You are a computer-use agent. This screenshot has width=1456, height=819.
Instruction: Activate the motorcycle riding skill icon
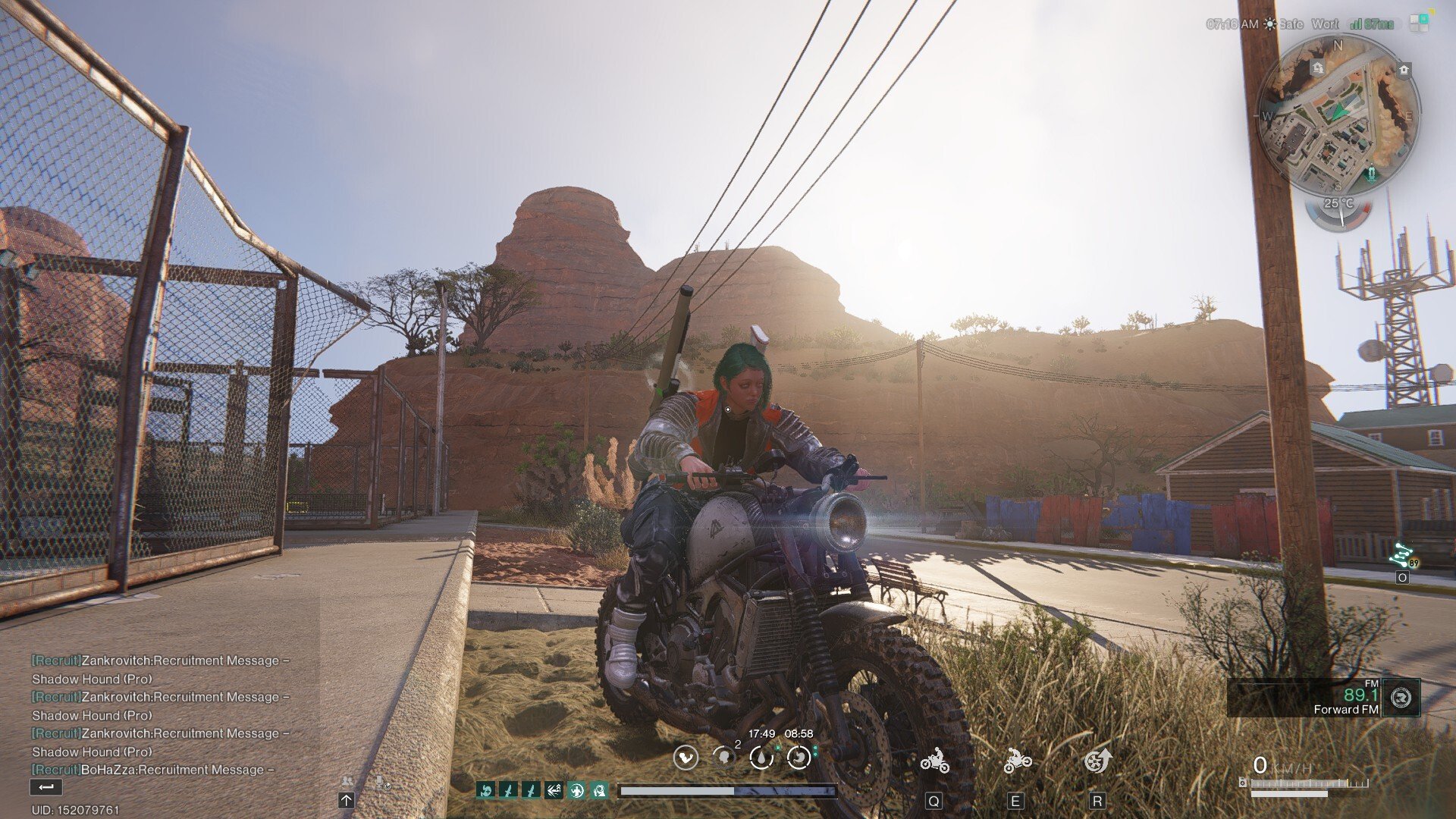point(934,760)
